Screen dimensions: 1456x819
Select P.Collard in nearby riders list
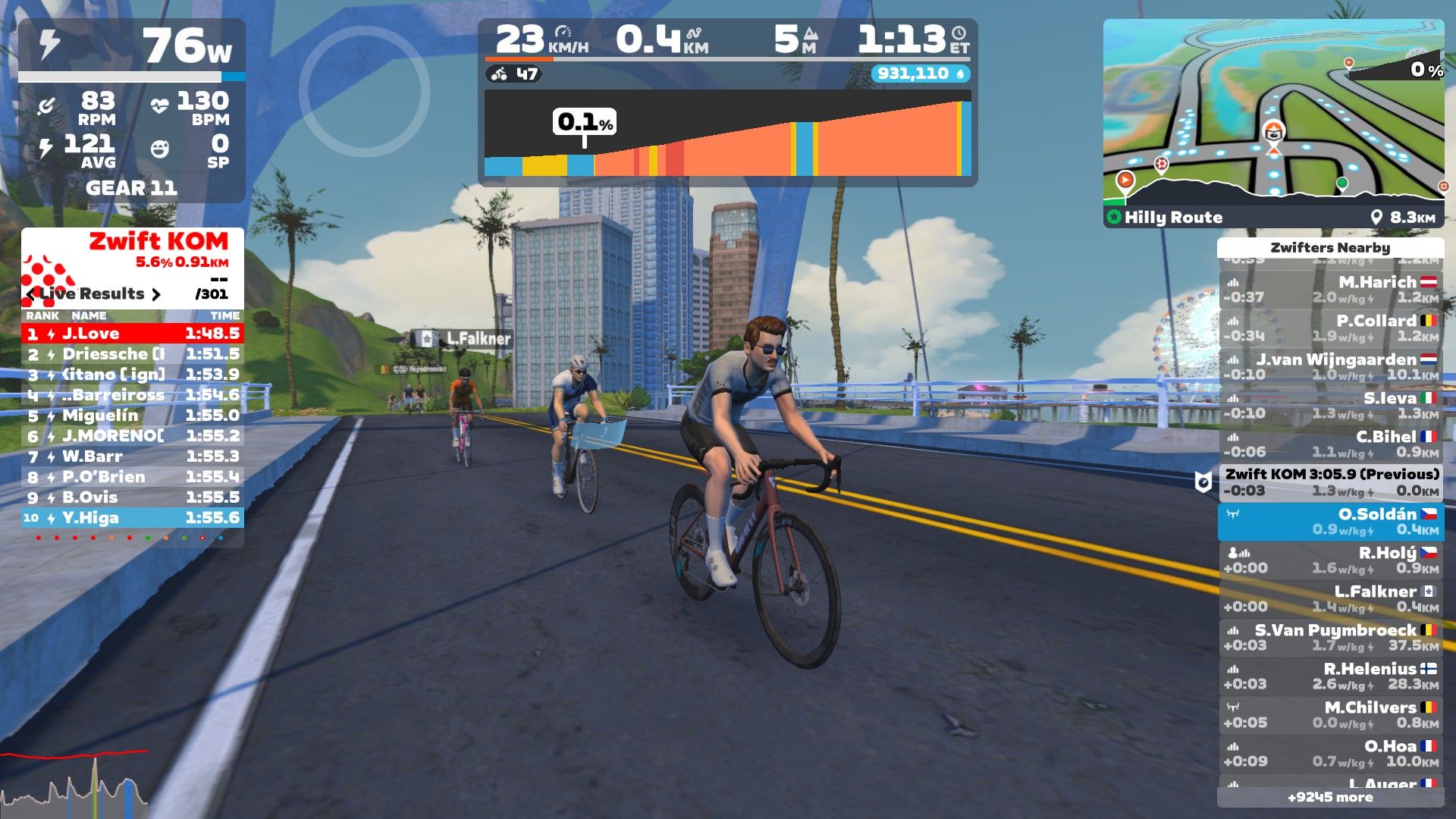click(x=1331, y=328)
